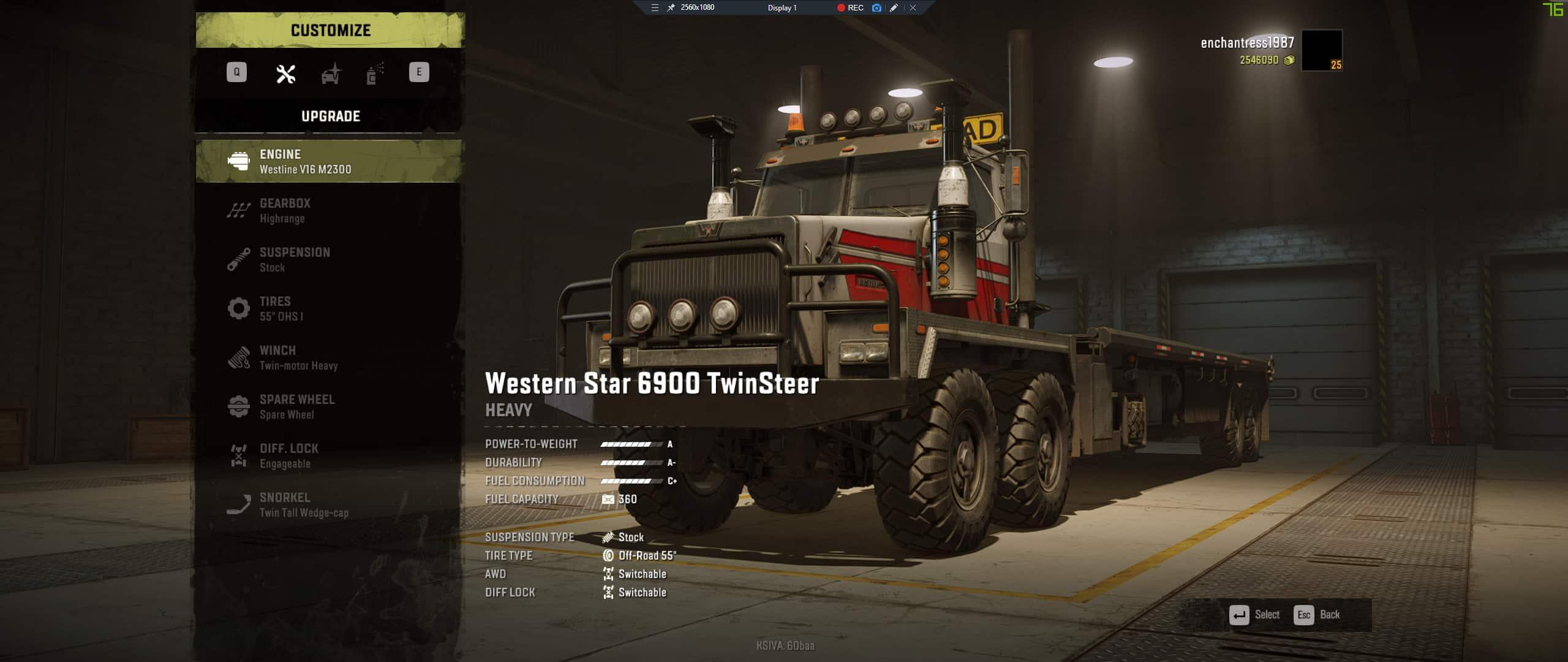Select the Winch upgrade option
This screenshot has height=662, width=1568.
pos(329,357)
